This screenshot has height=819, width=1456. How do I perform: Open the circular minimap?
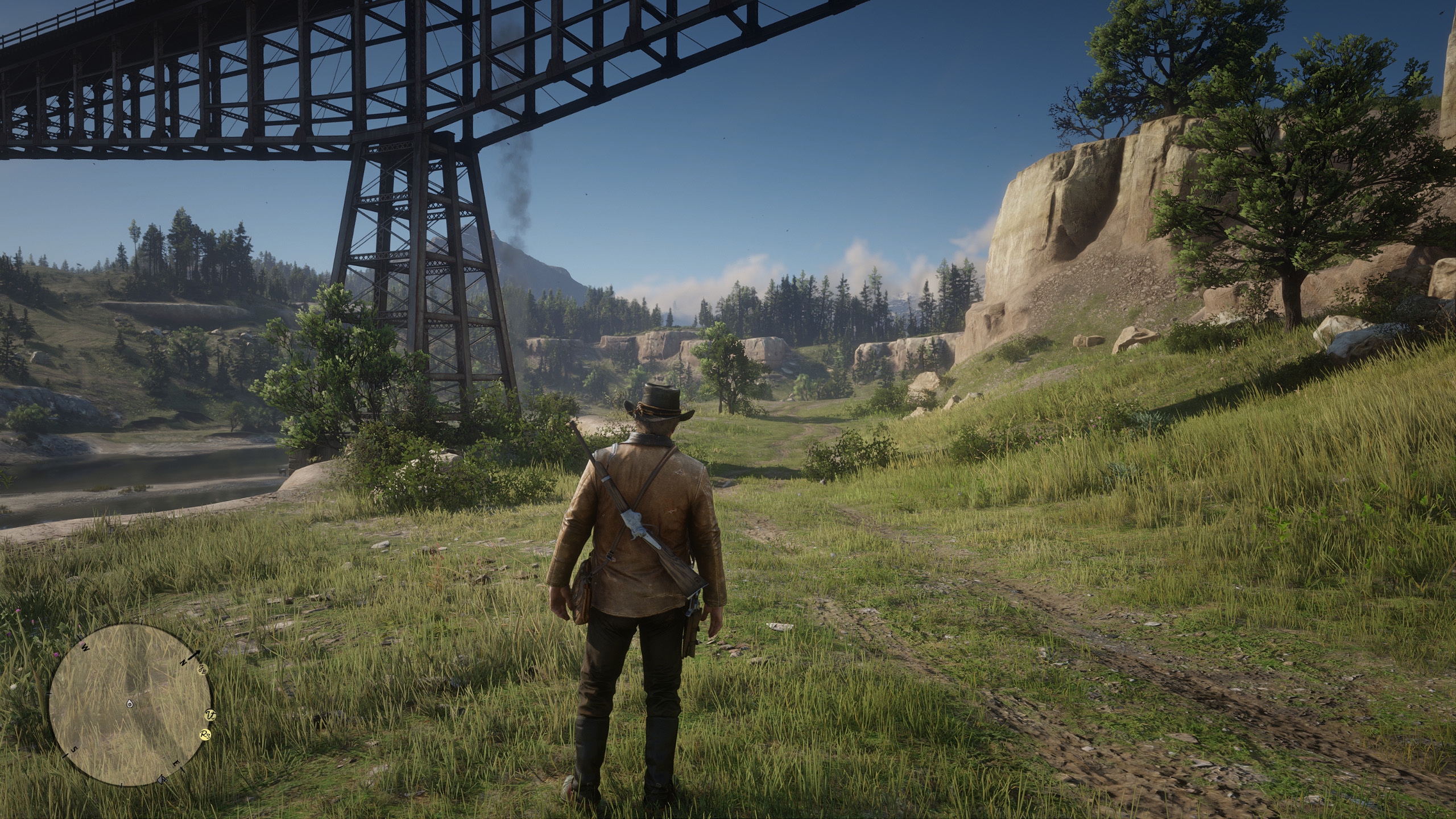(x=130, y=705)
